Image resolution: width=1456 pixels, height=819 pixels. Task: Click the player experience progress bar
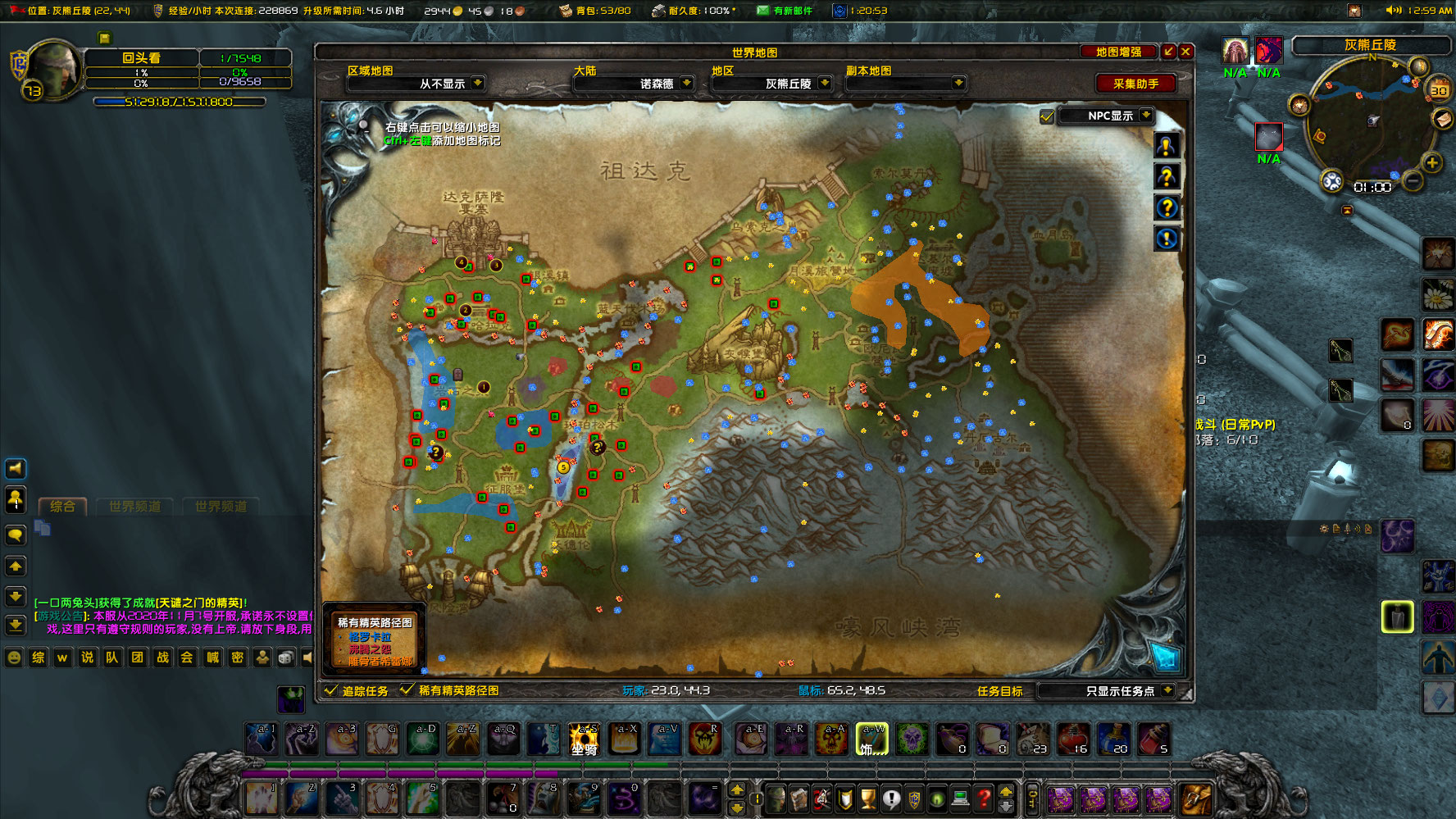tap(180, 101)
